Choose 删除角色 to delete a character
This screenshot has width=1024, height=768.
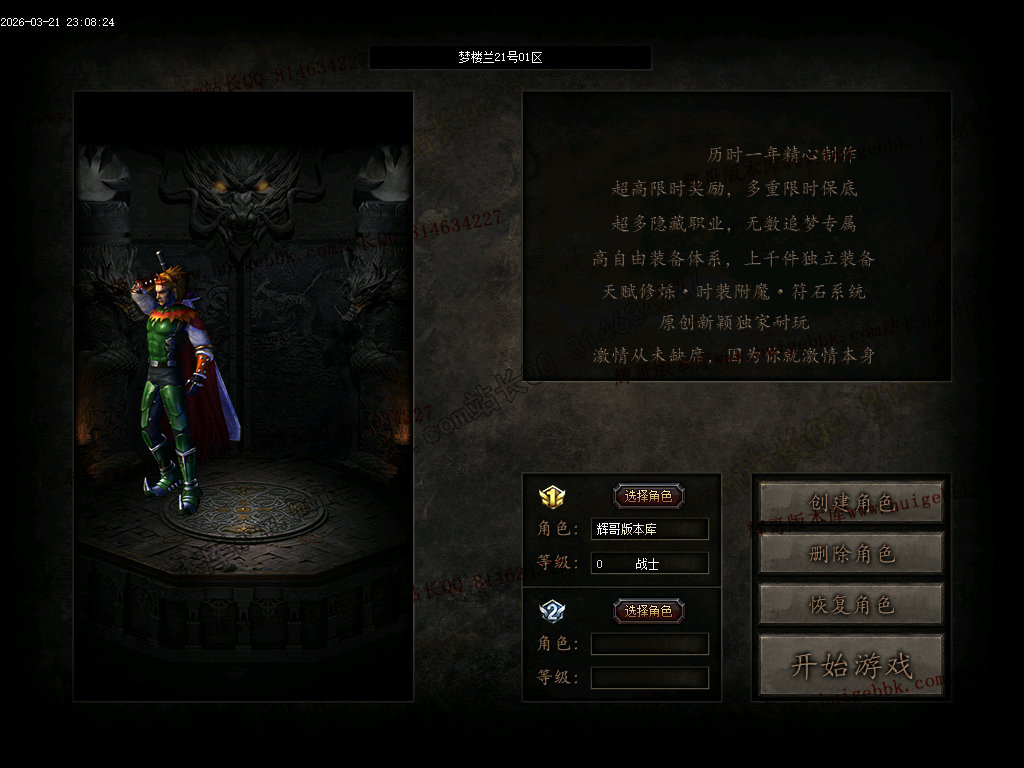tap(851, 553)
